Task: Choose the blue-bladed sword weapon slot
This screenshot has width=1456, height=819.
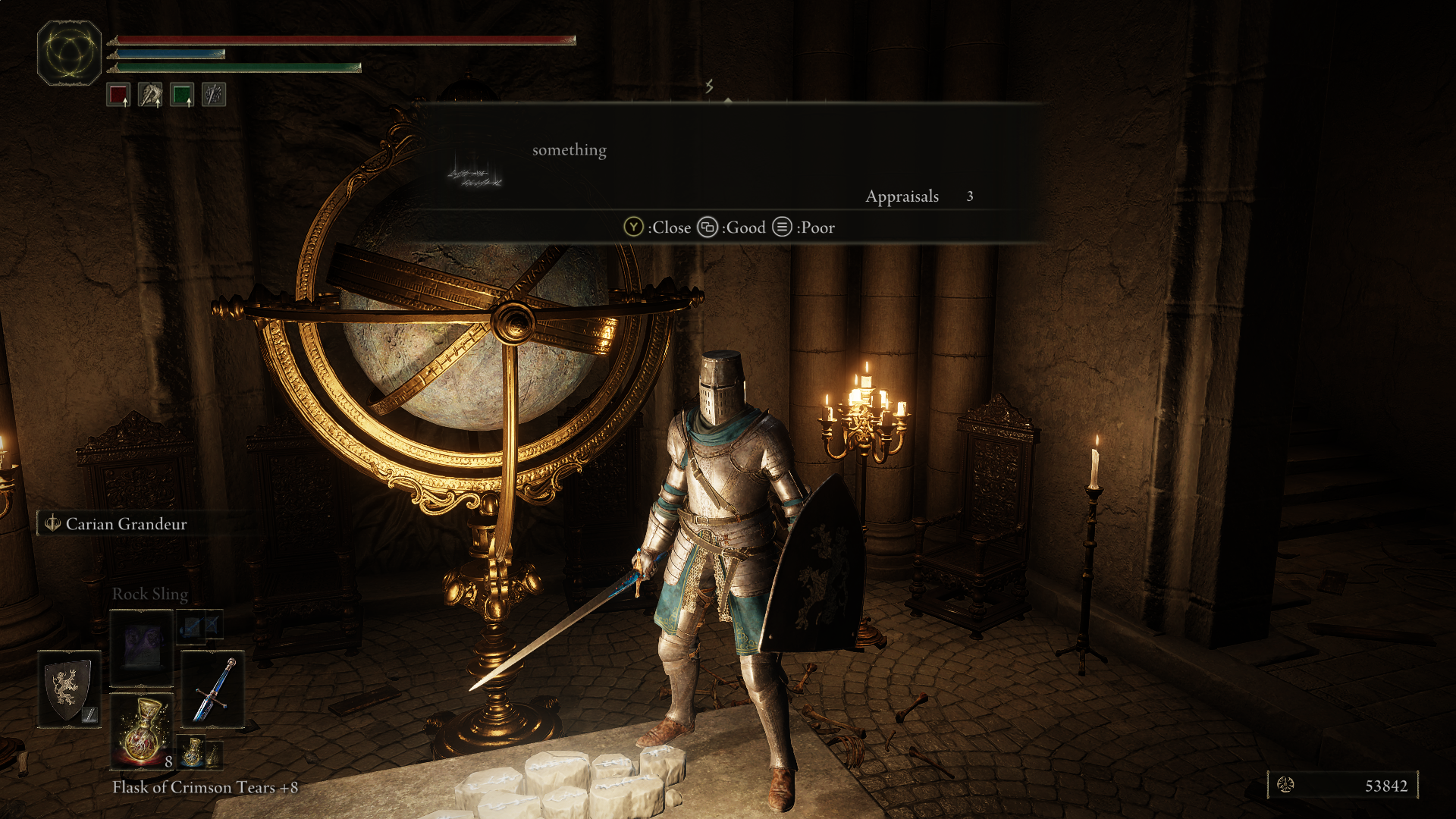Action: 213,689
